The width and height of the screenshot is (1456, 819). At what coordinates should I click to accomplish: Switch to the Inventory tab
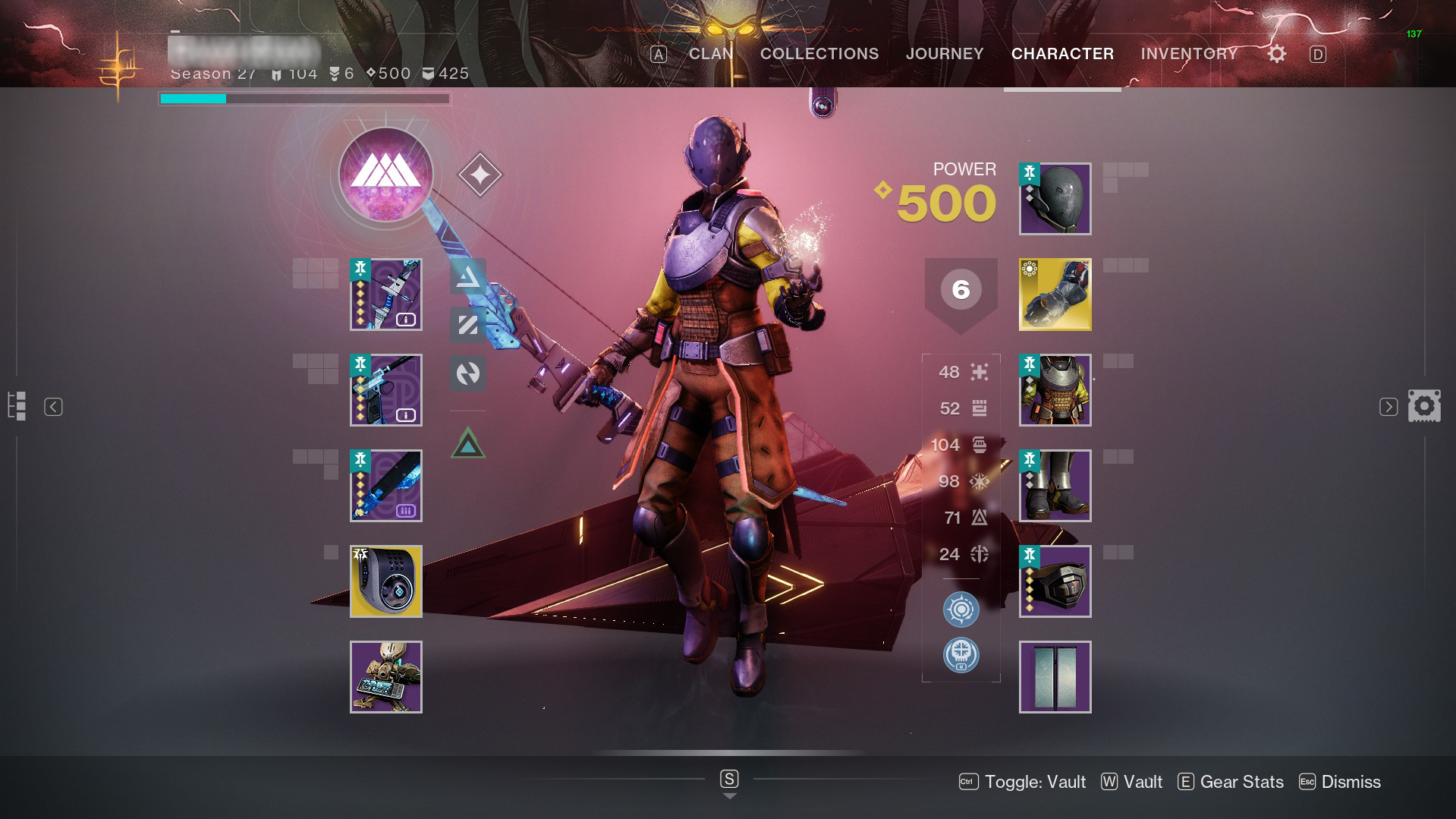point(1189,54)
